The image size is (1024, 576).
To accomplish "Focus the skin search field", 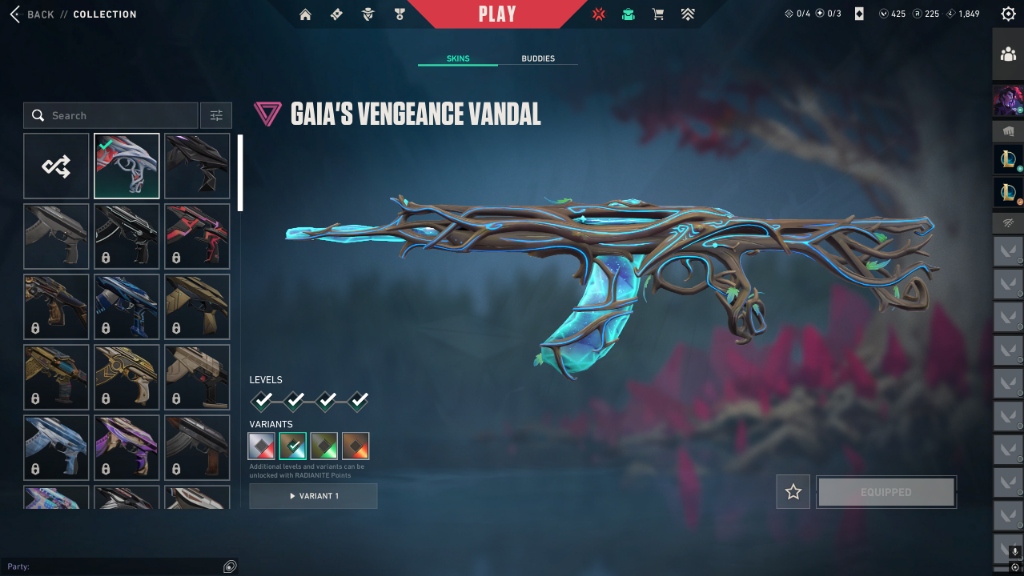I will pyautogui.click(x=110, y=116).
